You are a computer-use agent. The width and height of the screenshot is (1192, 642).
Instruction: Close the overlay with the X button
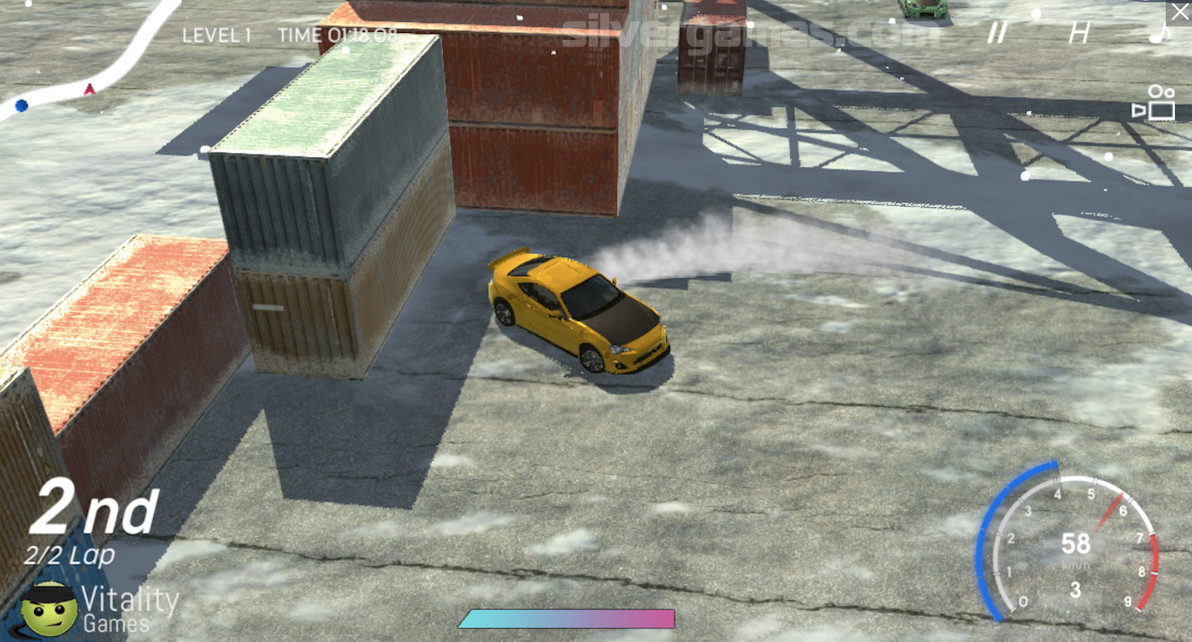click(1177, 13)
